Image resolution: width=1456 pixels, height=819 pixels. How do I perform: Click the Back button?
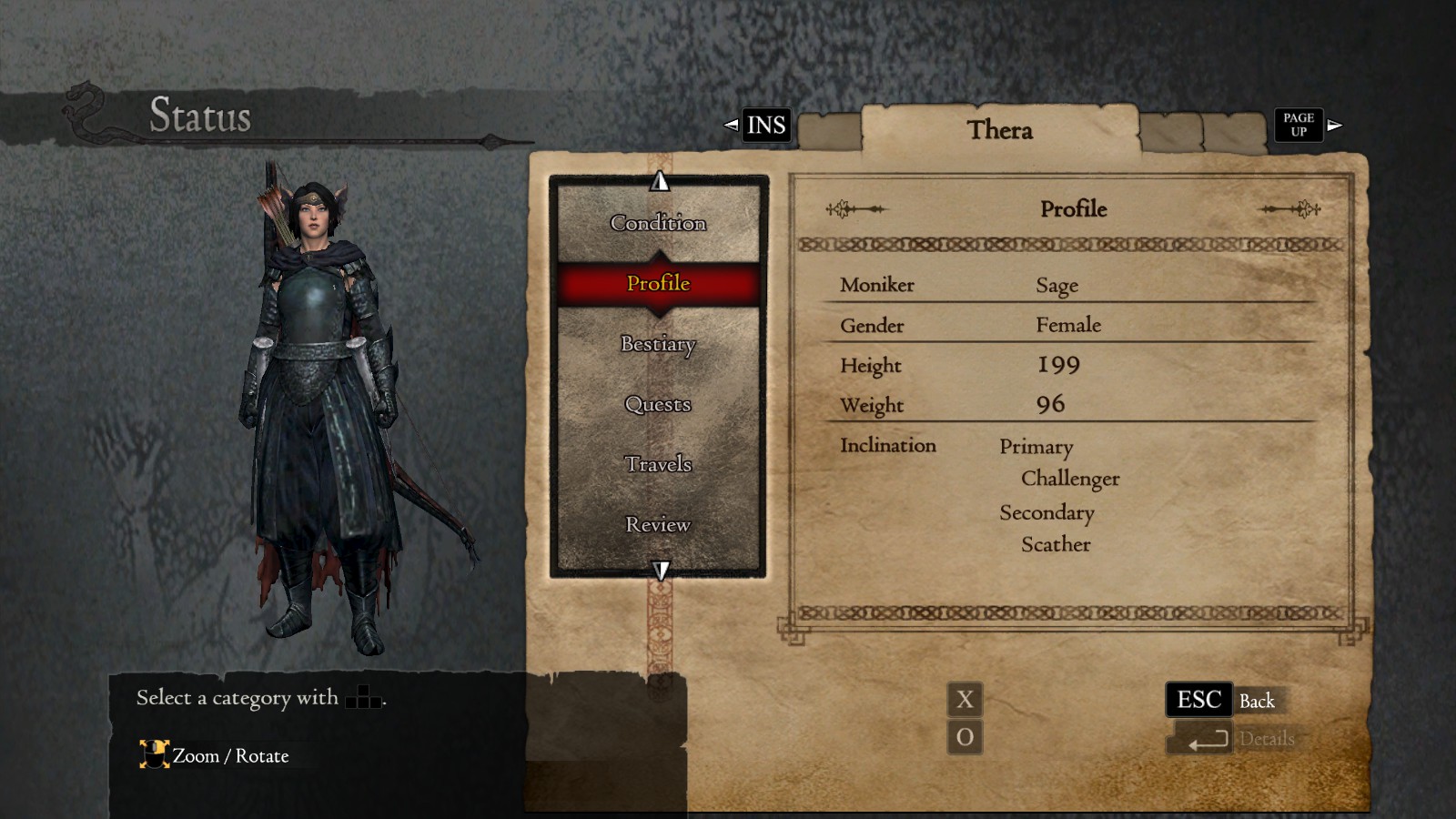coord(1259,701)
